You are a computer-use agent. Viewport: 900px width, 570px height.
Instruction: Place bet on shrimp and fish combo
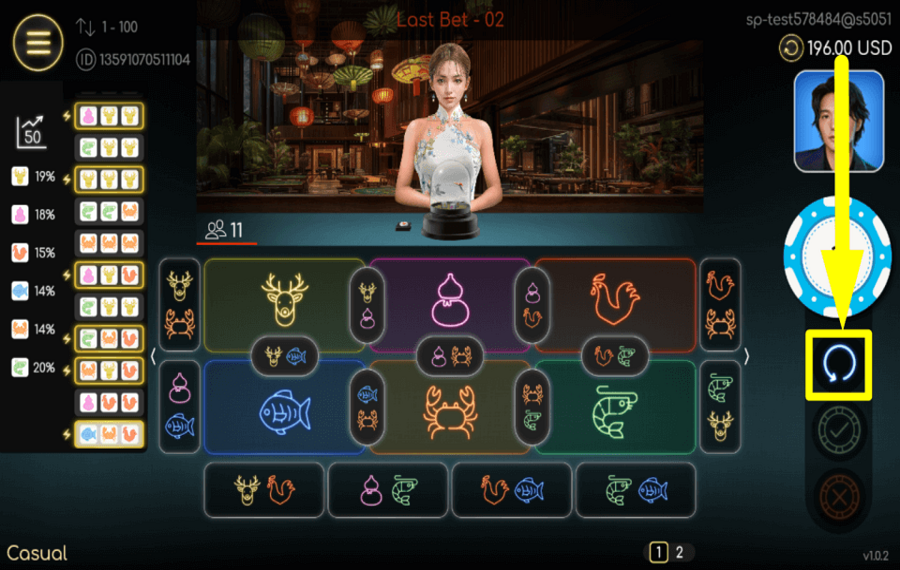pyautogui.click(x=636, y=490)
